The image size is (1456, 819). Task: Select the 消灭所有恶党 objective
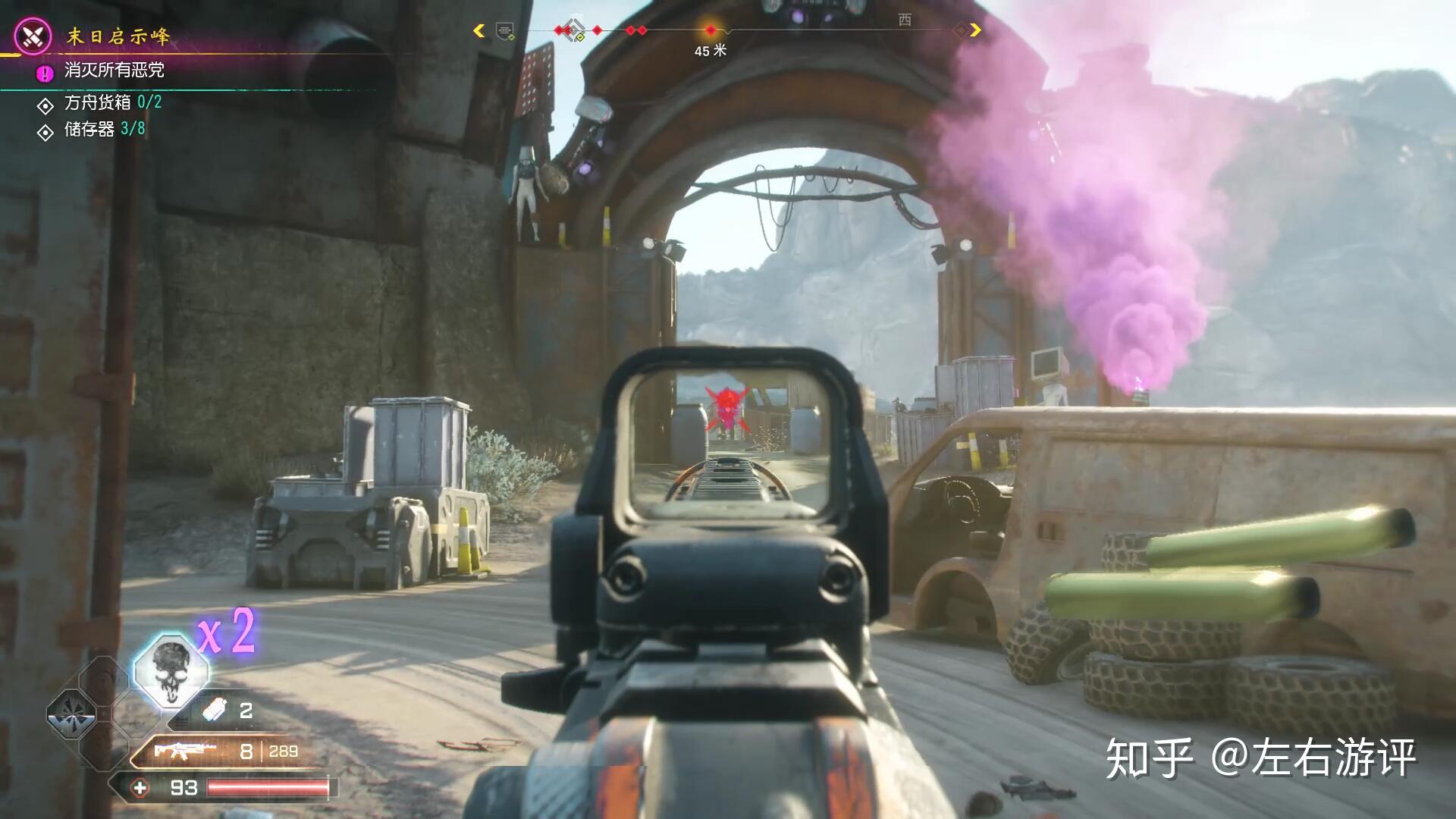[114, 71]
